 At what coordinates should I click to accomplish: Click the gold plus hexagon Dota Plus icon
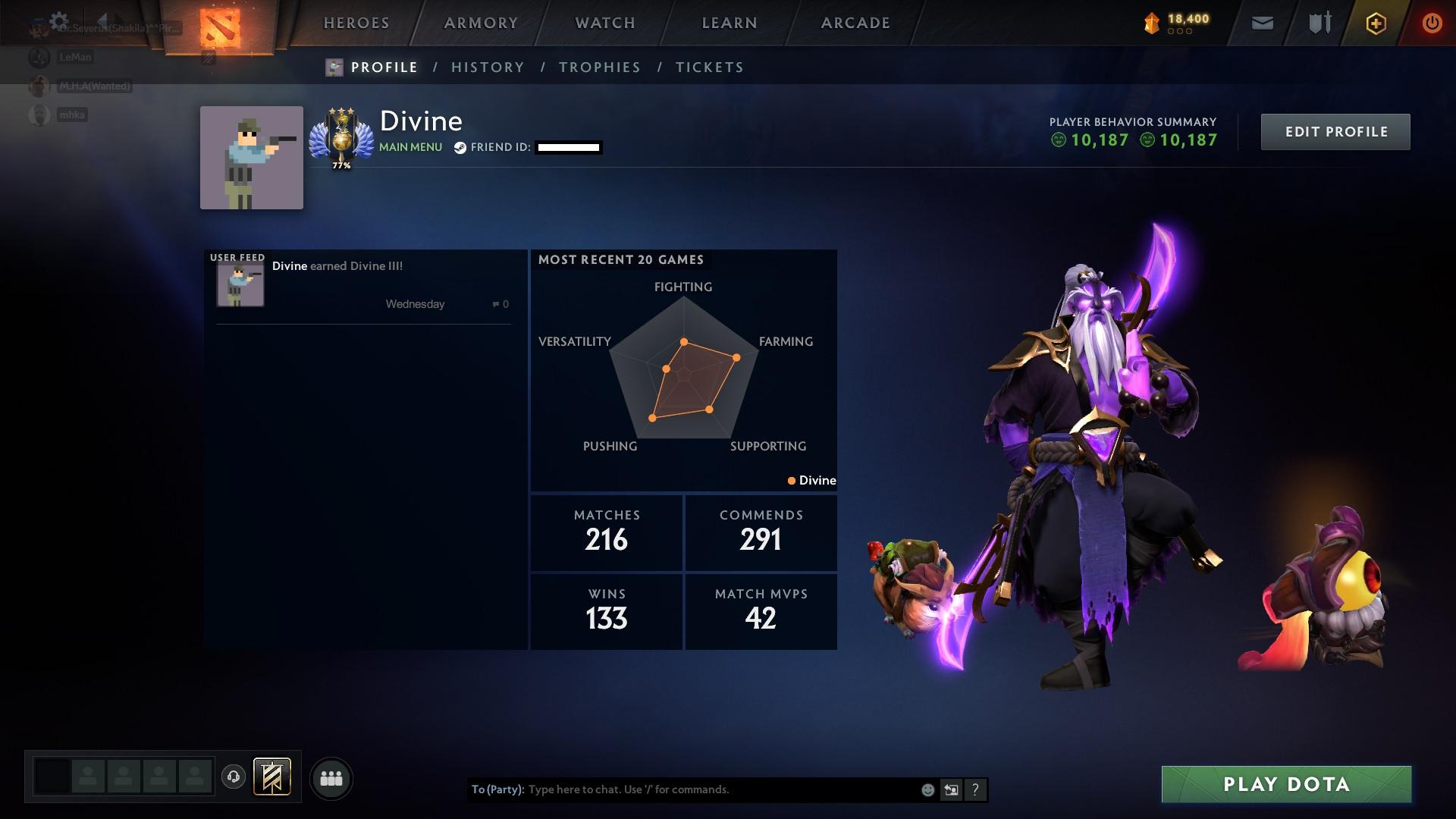1376,23
